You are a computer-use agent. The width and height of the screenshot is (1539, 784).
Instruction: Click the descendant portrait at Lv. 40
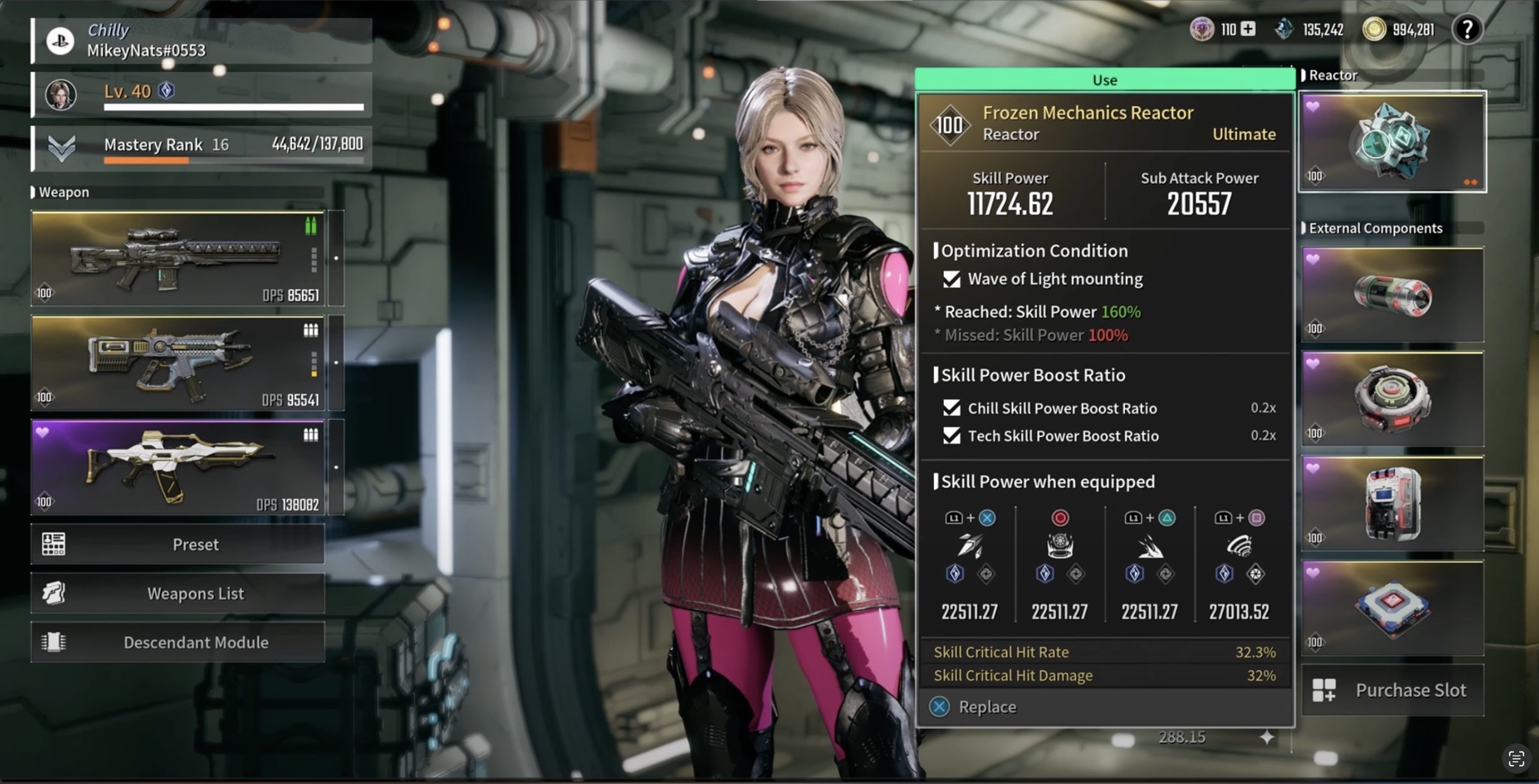click(x=61, y=94)
